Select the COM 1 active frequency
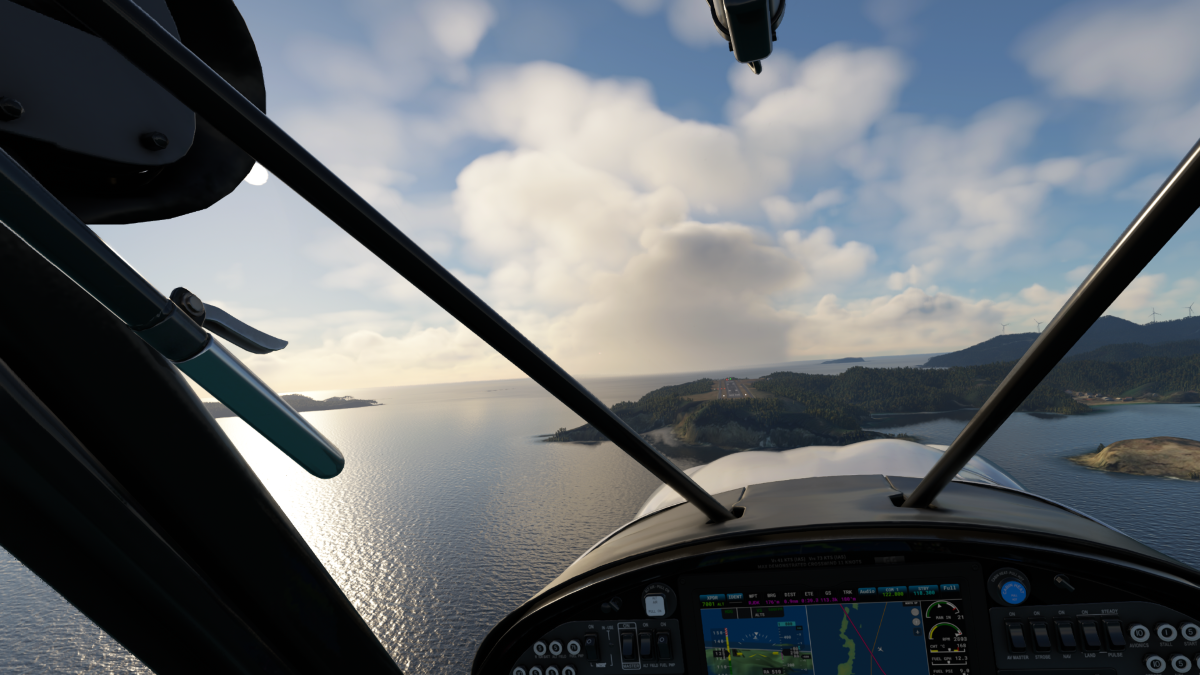1200x675 pixels. pos(892,592)
